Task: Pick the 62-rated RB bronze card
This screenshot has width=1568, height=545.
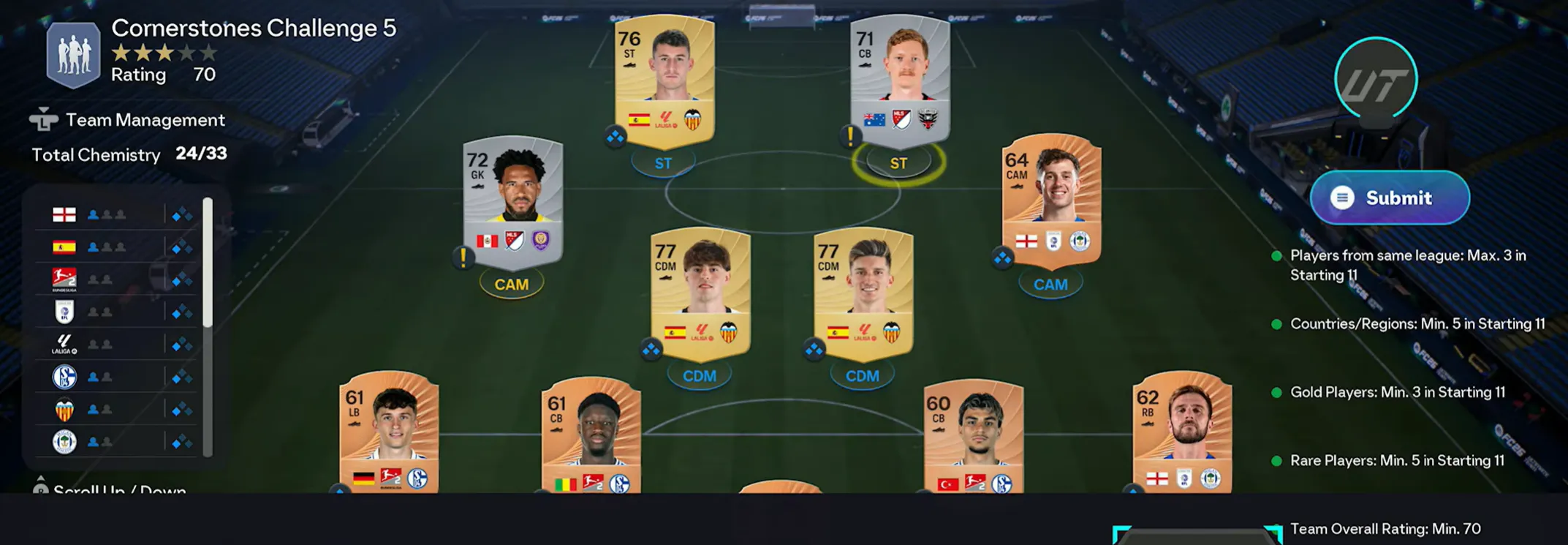Action: pos(1181,433)
